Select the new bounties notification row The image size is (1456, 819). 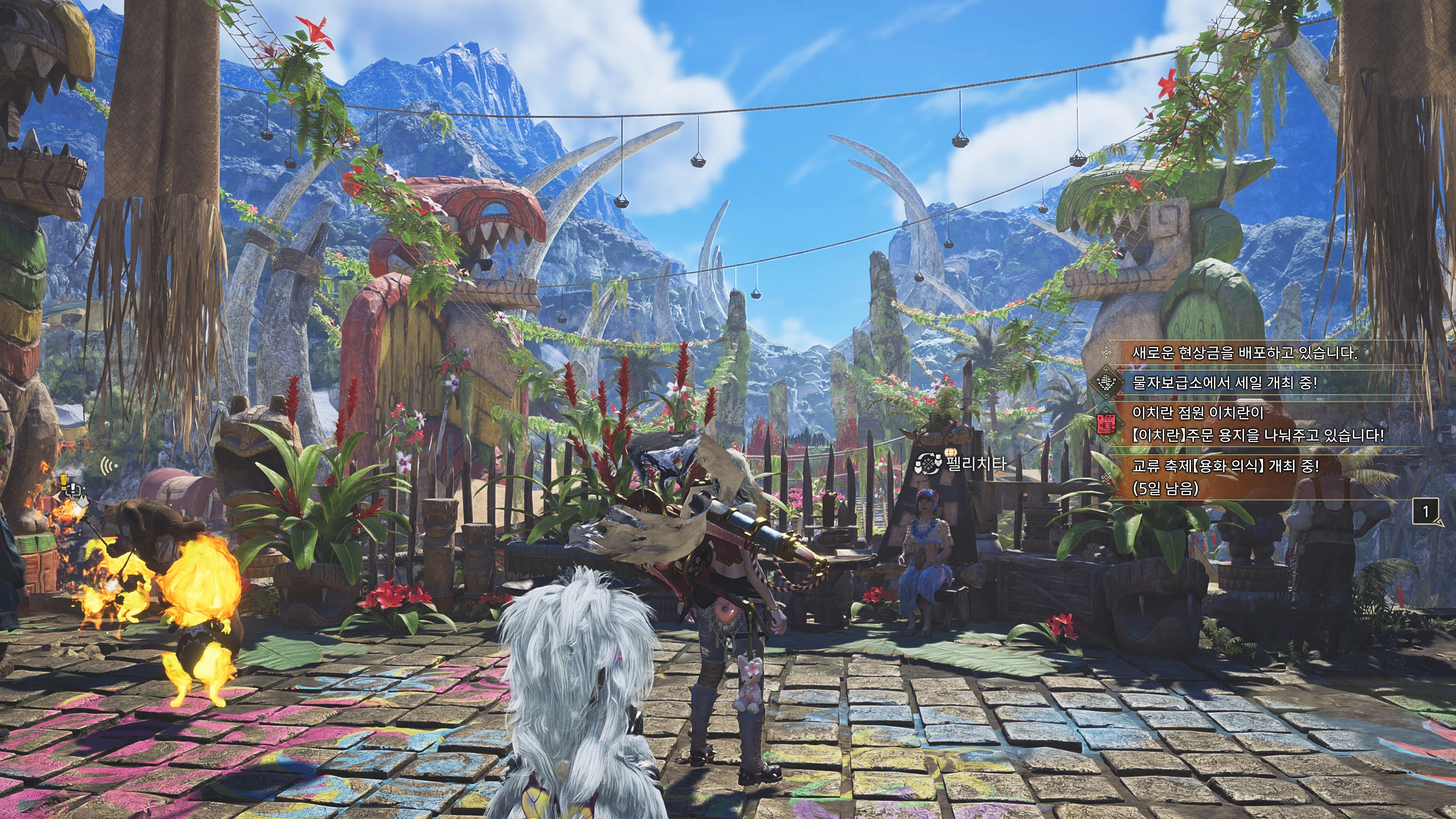point(1244,353)
